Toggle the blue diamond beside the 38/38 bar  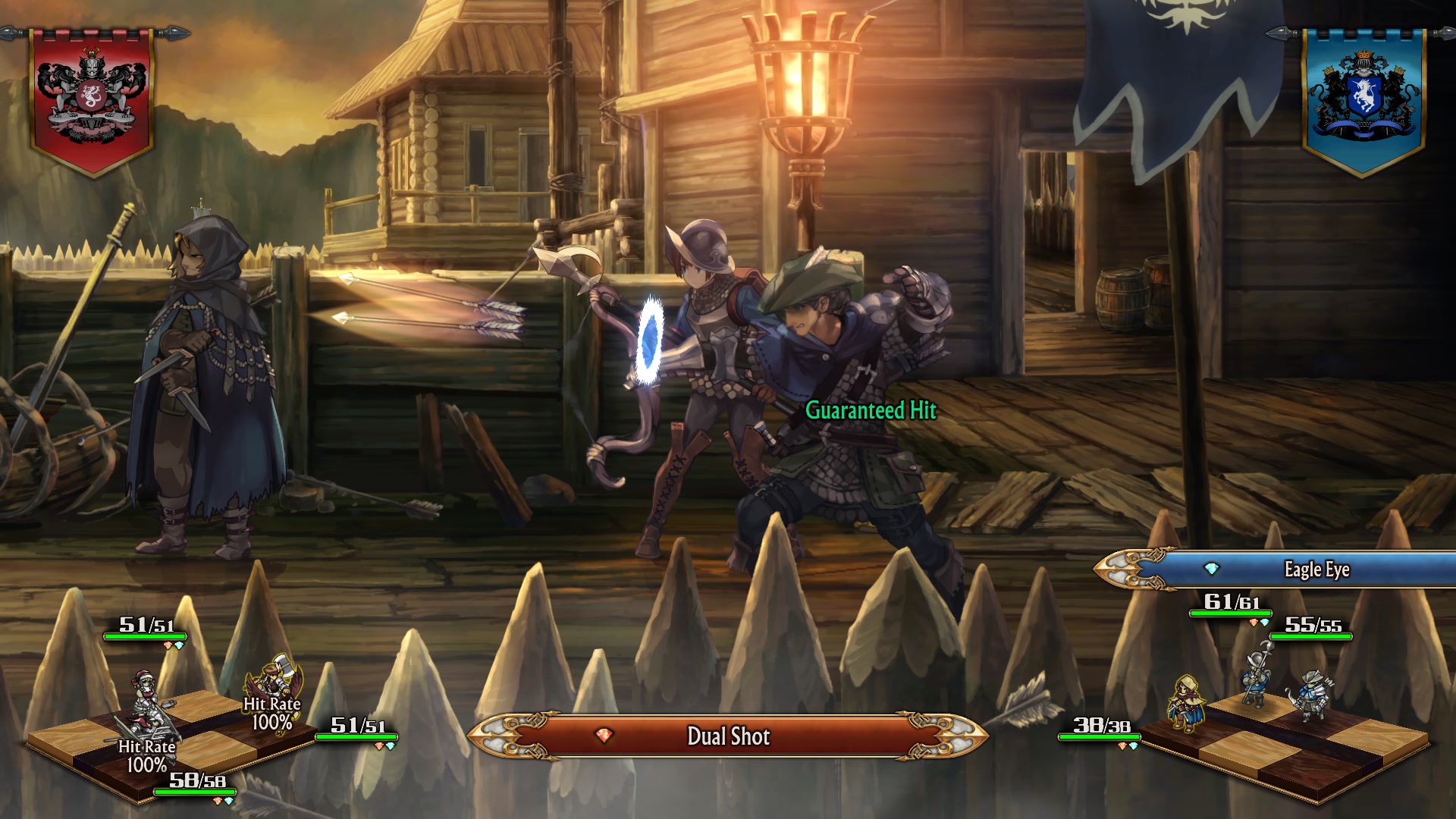click(1134, 745)
